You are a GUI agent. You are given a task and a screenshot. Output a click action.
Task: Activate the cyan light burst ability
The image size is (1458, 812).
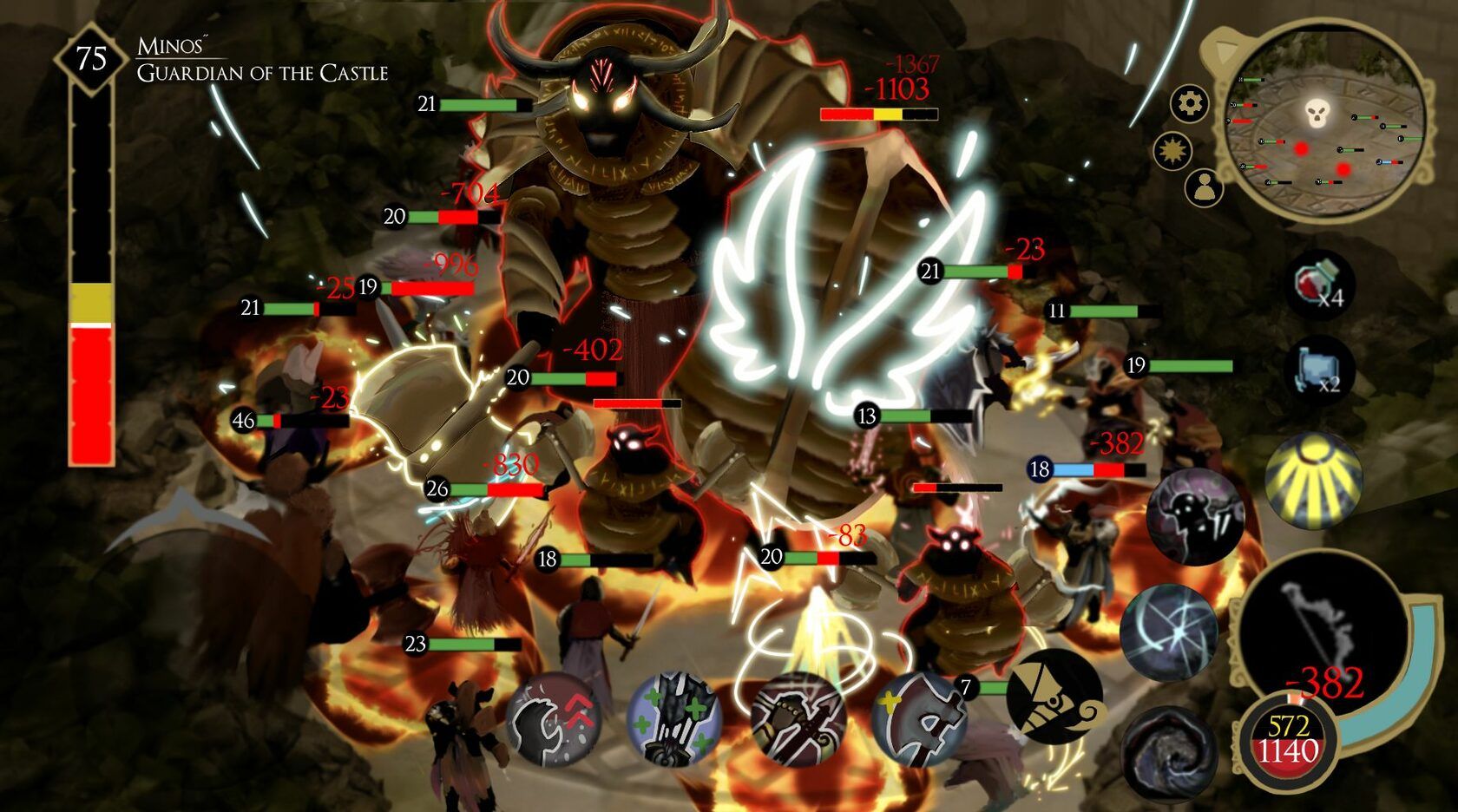[1168, 632]
